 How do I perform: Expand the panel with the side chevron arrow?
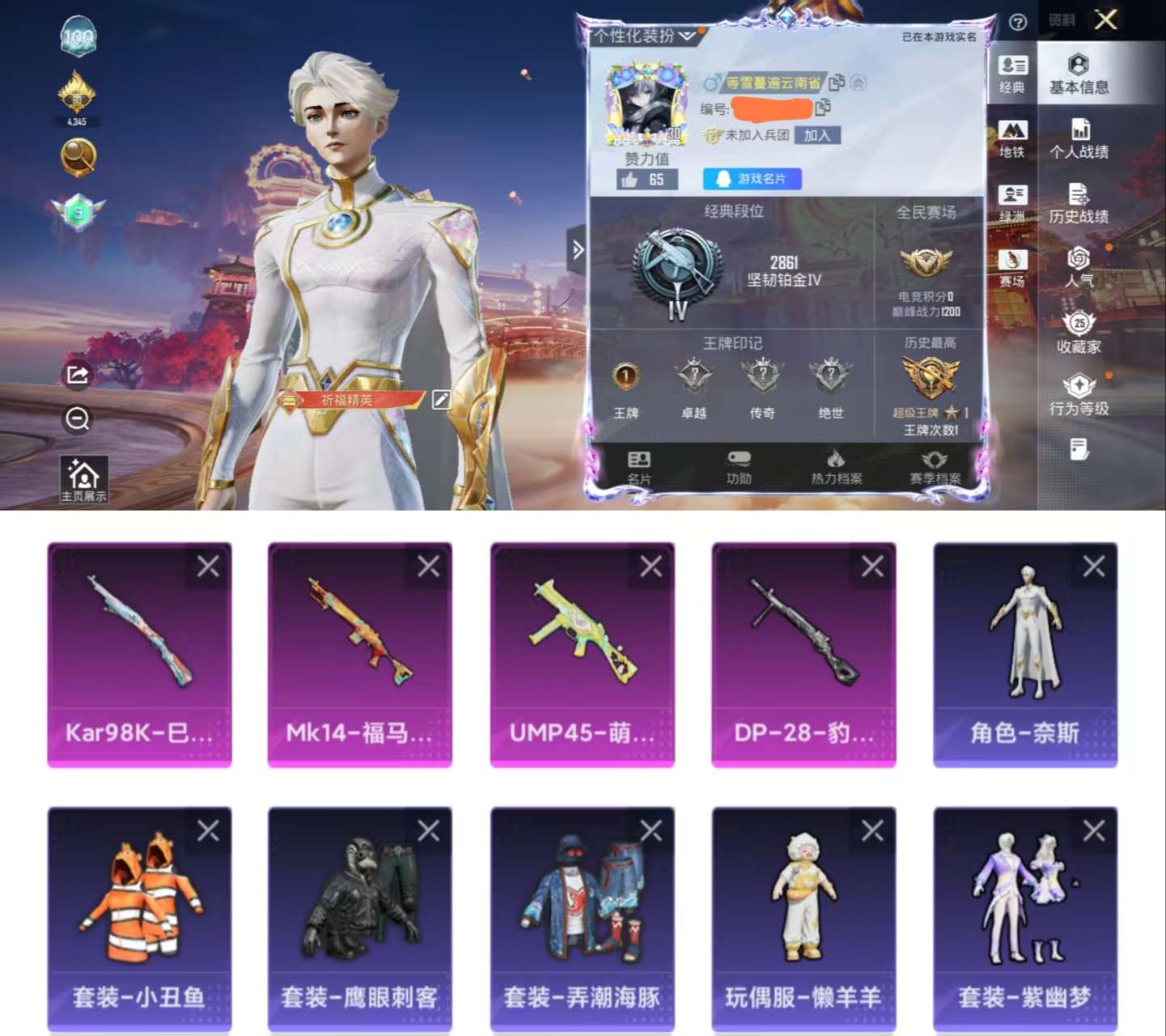tap(578, 250)
